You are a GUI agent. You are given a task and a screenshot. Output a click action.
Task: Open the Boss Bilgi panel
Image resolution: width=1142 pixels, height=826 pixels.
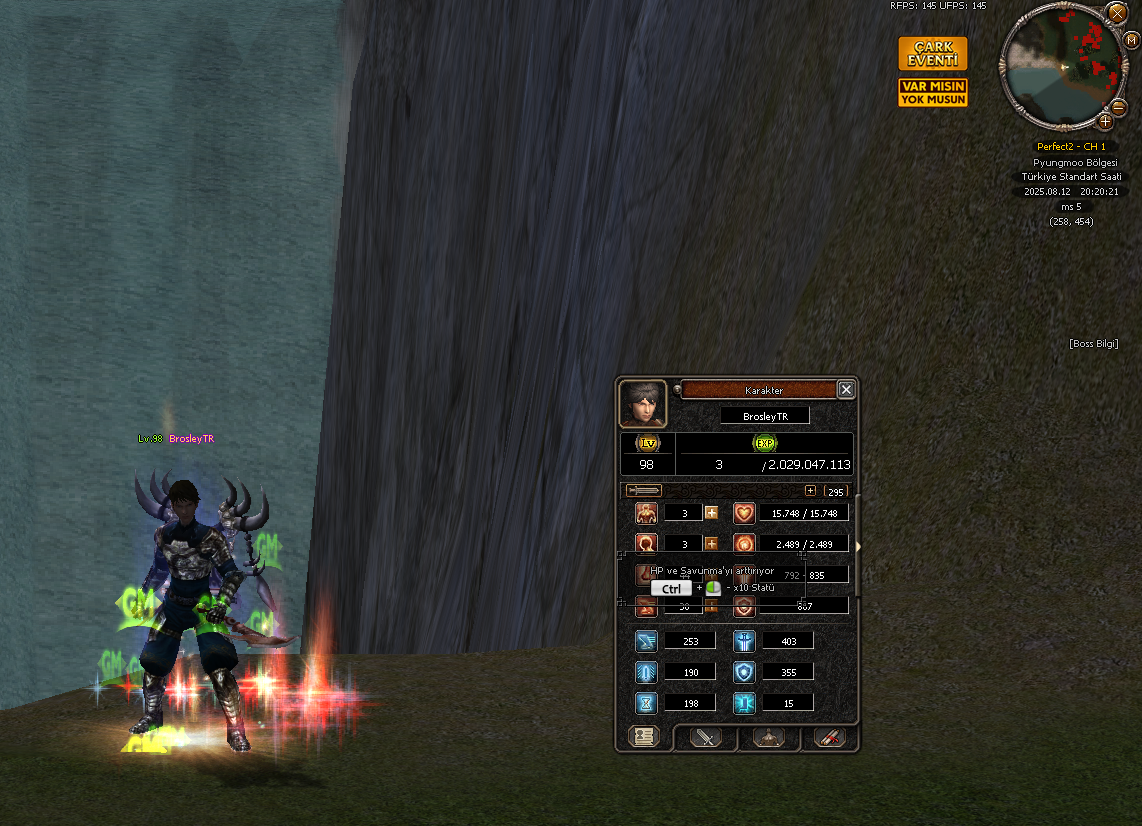1093,344
